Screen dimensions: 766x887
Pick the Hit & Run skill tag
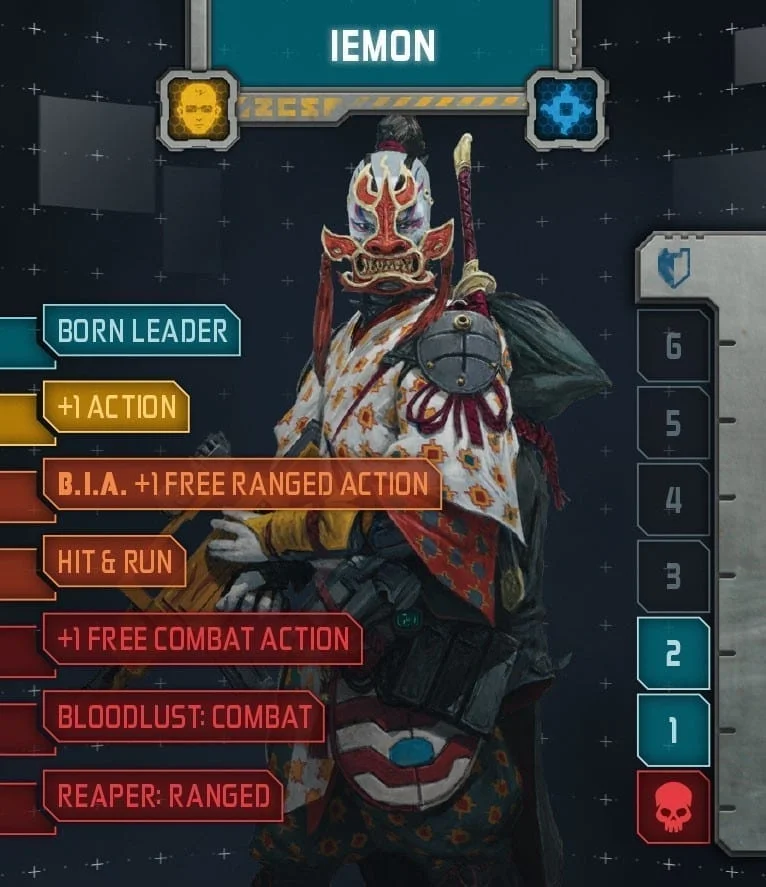point(115,562)
